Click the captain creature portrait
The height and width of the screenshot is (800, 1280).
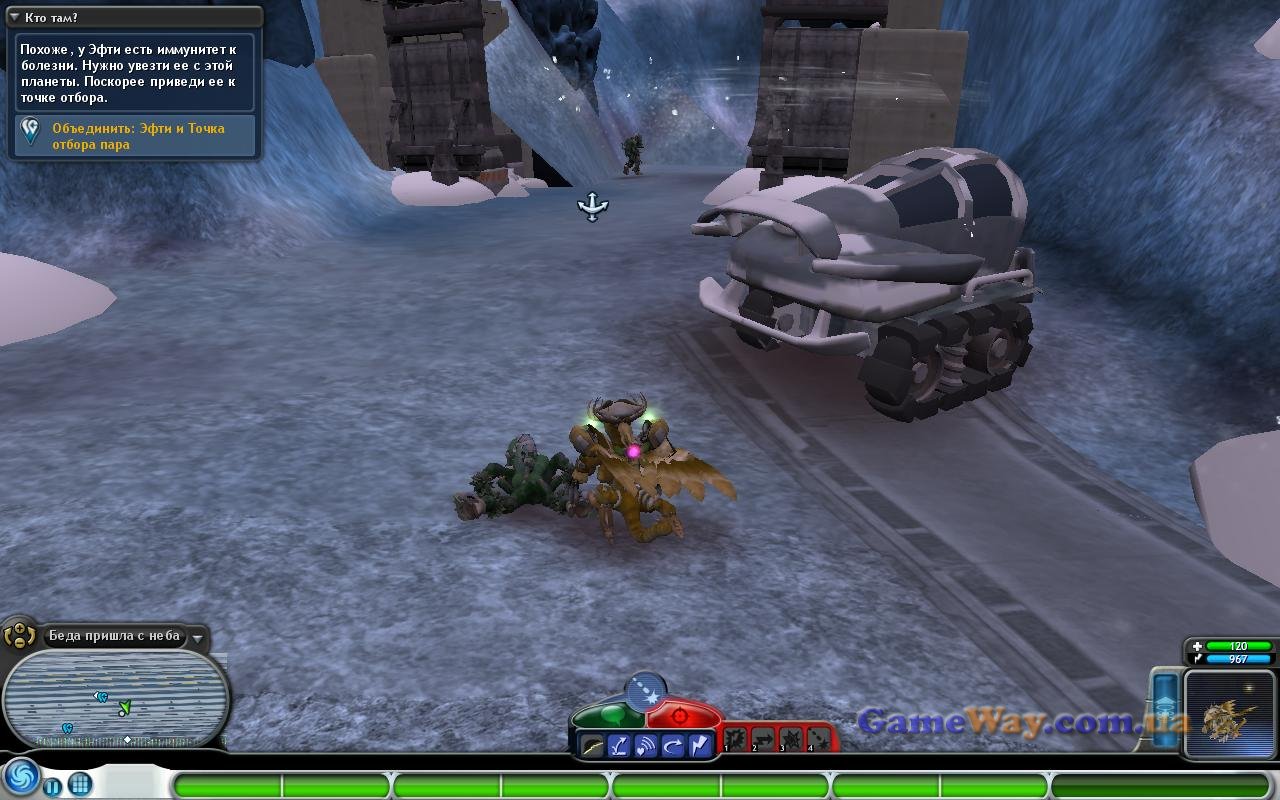coord(1229,714)
